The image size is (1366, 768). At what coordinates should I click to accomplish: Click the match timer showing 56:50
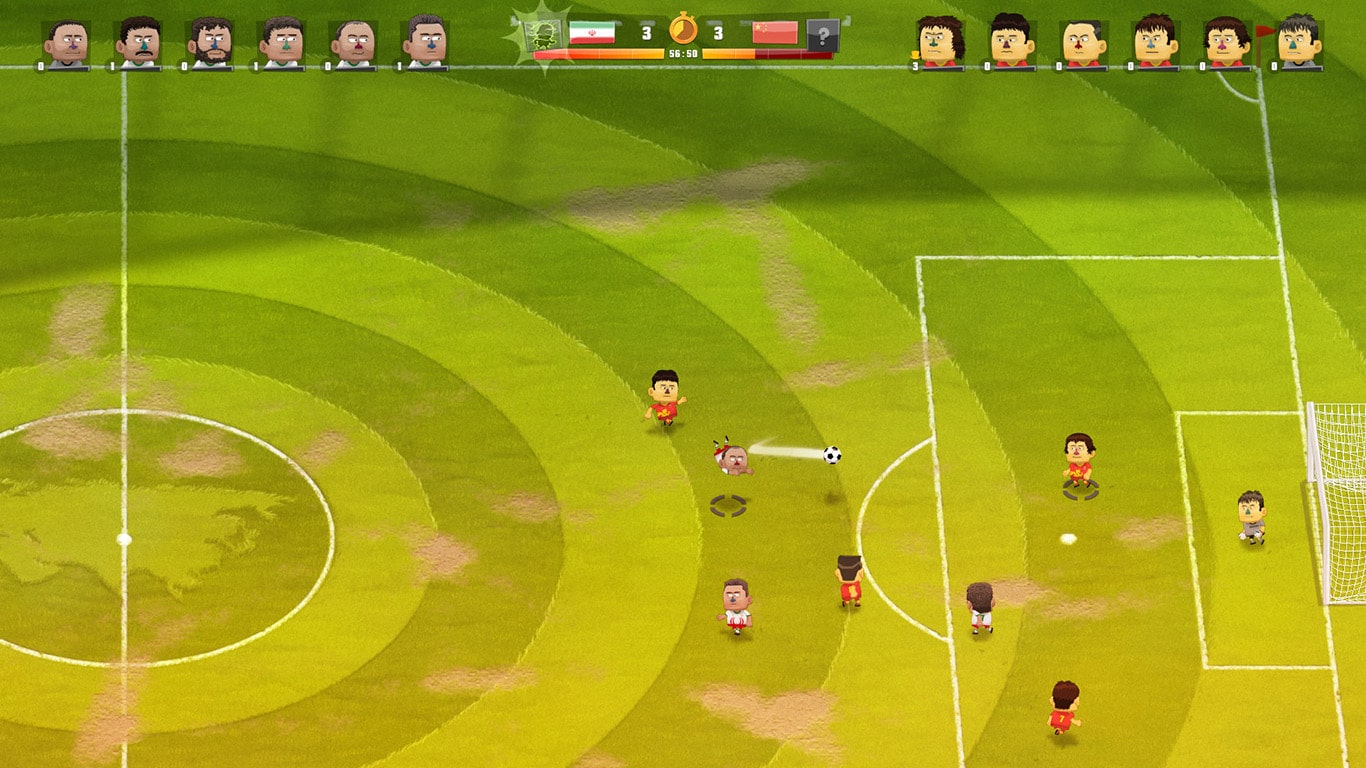(x=684, y=55)
